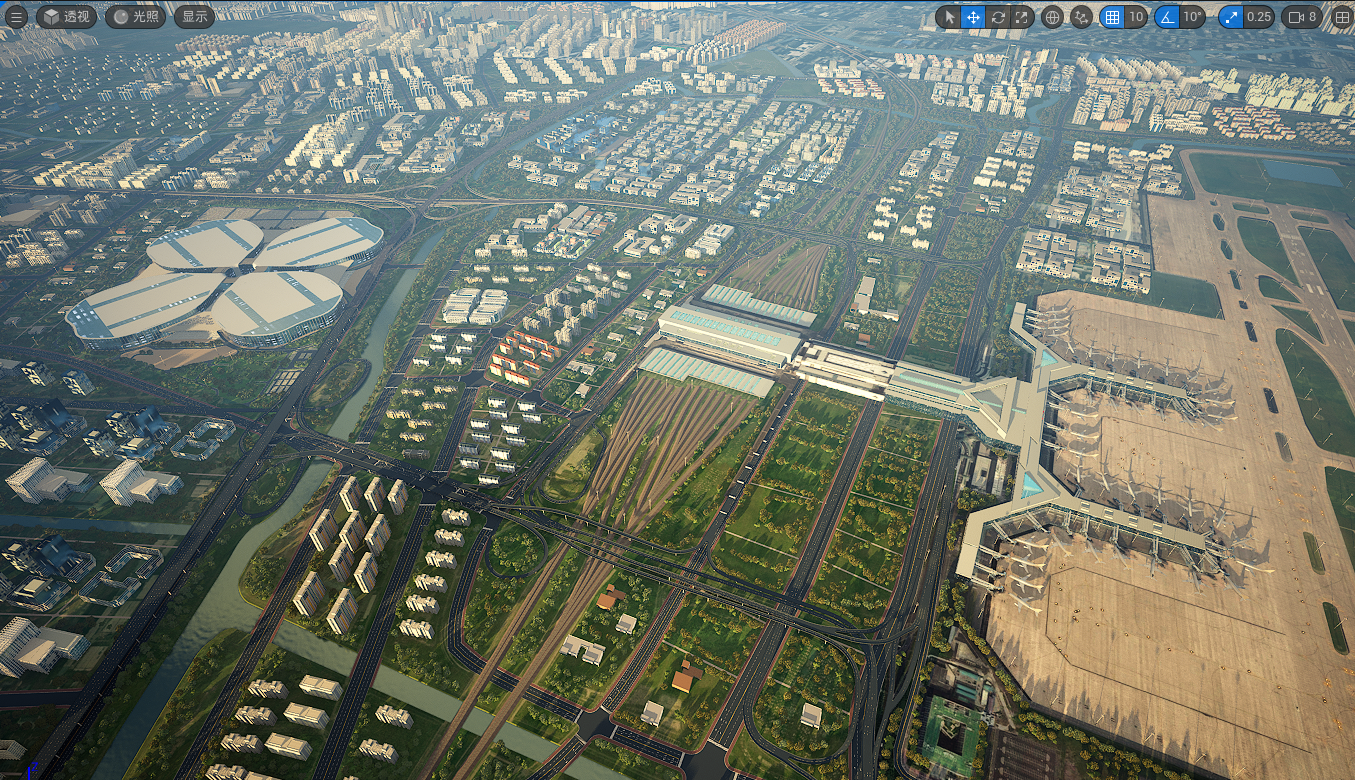Viewport: 1355px width, 780px height.
Task: Toggle the globe world coordinate space icon
Action: tap(1052, 17)
